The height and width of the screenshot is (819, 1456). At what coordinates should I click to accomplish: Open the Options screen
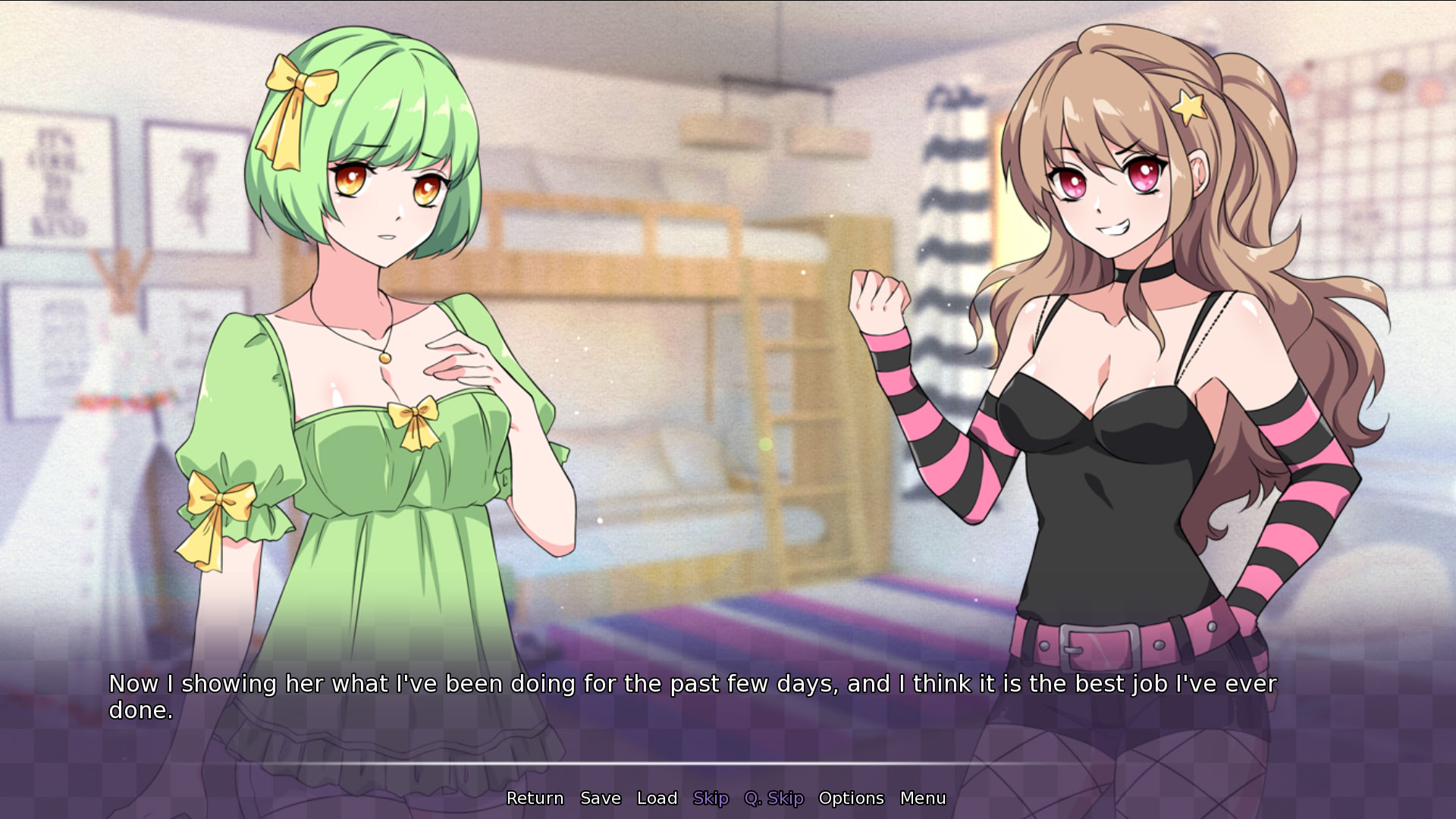851,798
